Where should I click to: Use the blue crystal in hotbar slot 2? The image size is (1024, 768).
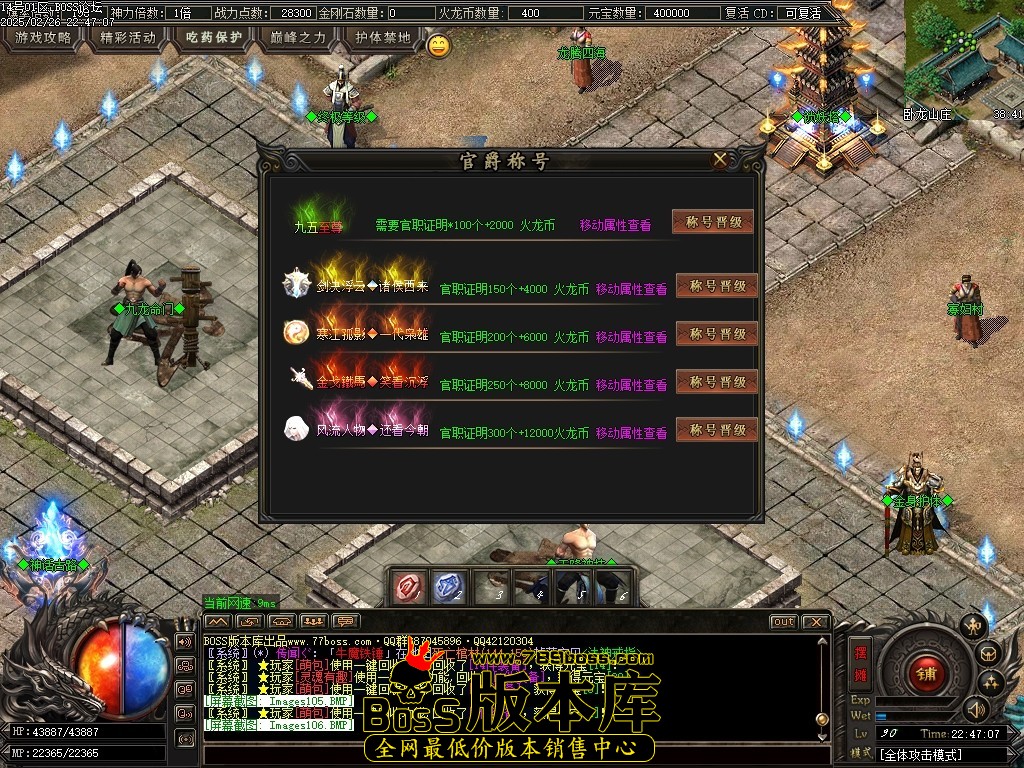tap(450, 588)
